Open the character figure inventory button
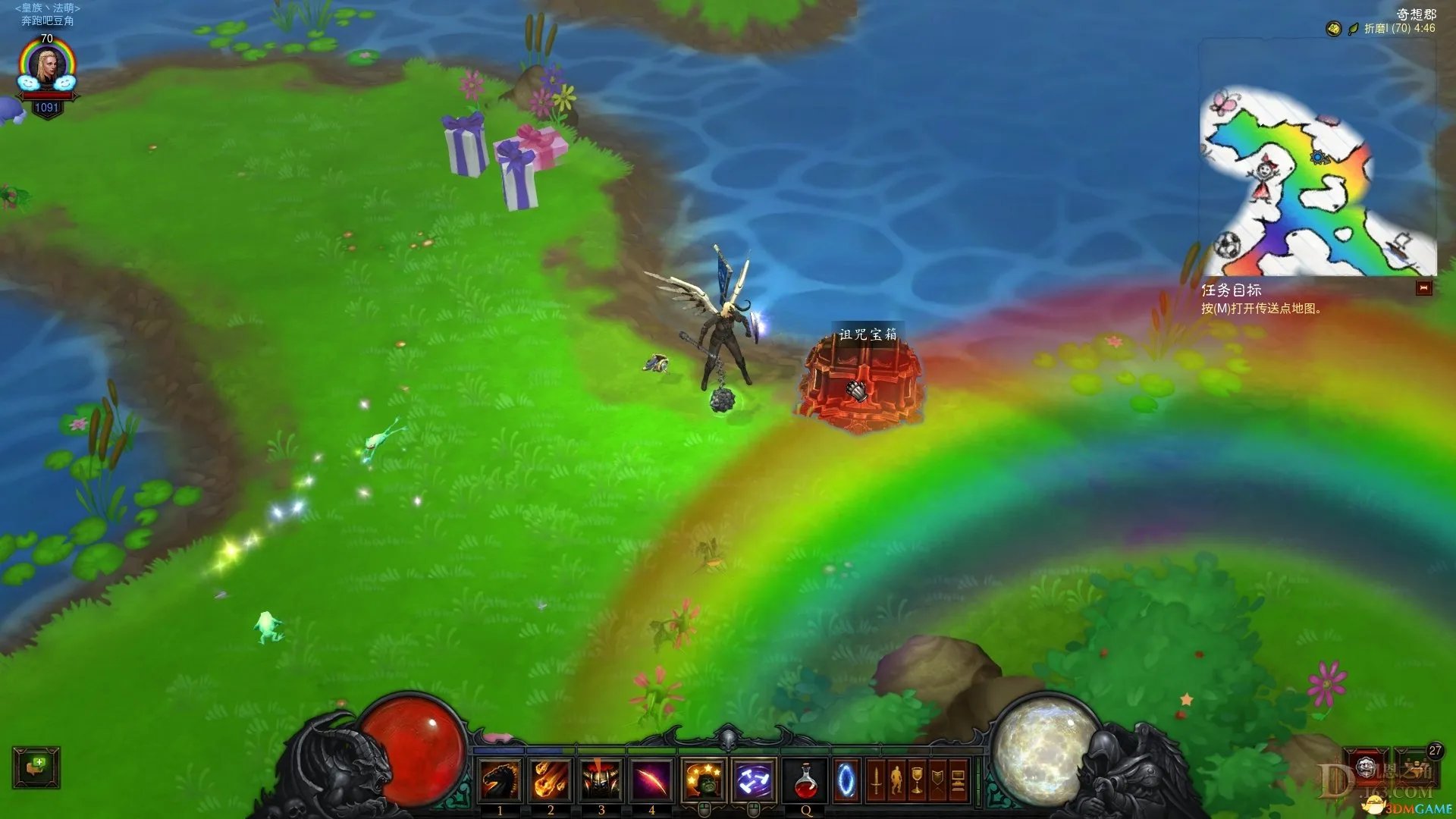The height and width of the screenshot is (819, 1456). coord(896,781)
